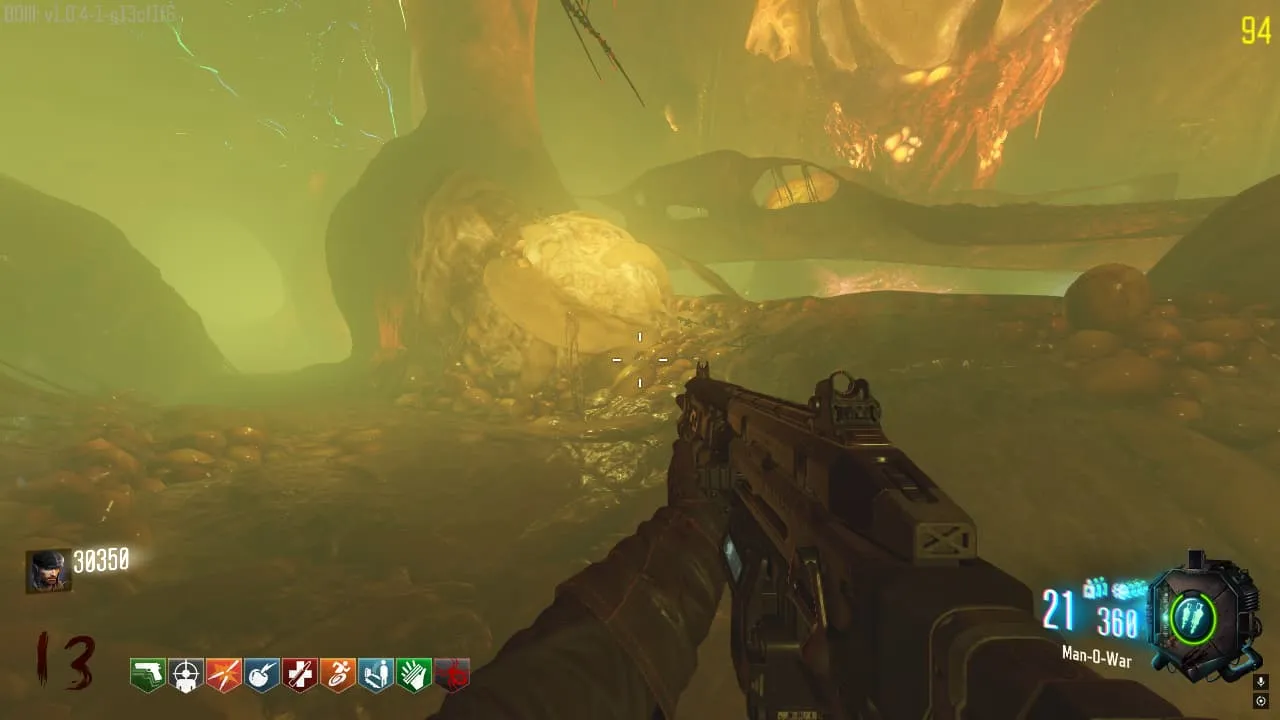Click the player character portrait

(x=49, y=571)
